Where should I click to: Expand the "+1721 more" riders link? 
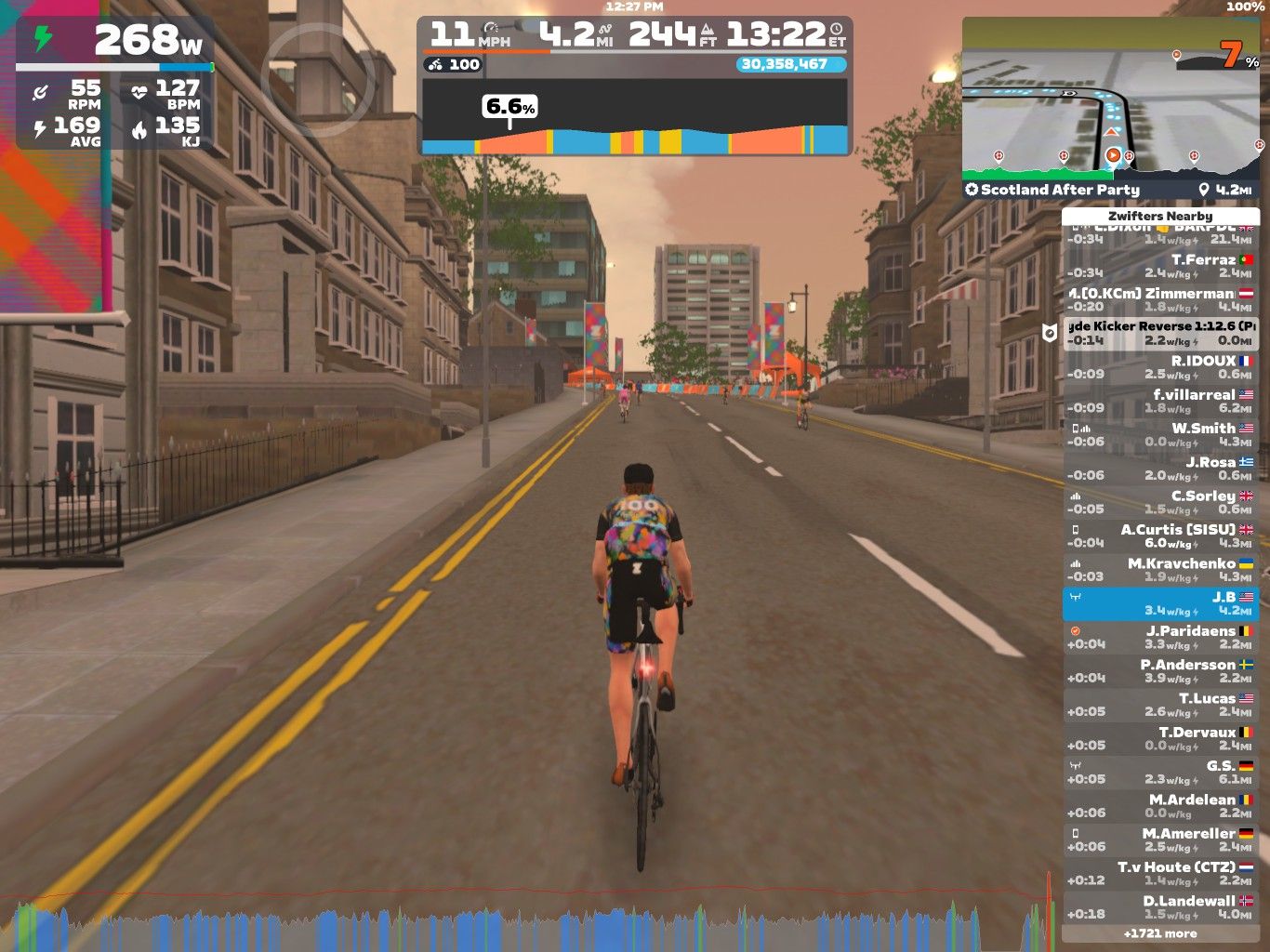(x=1159, y=933)
